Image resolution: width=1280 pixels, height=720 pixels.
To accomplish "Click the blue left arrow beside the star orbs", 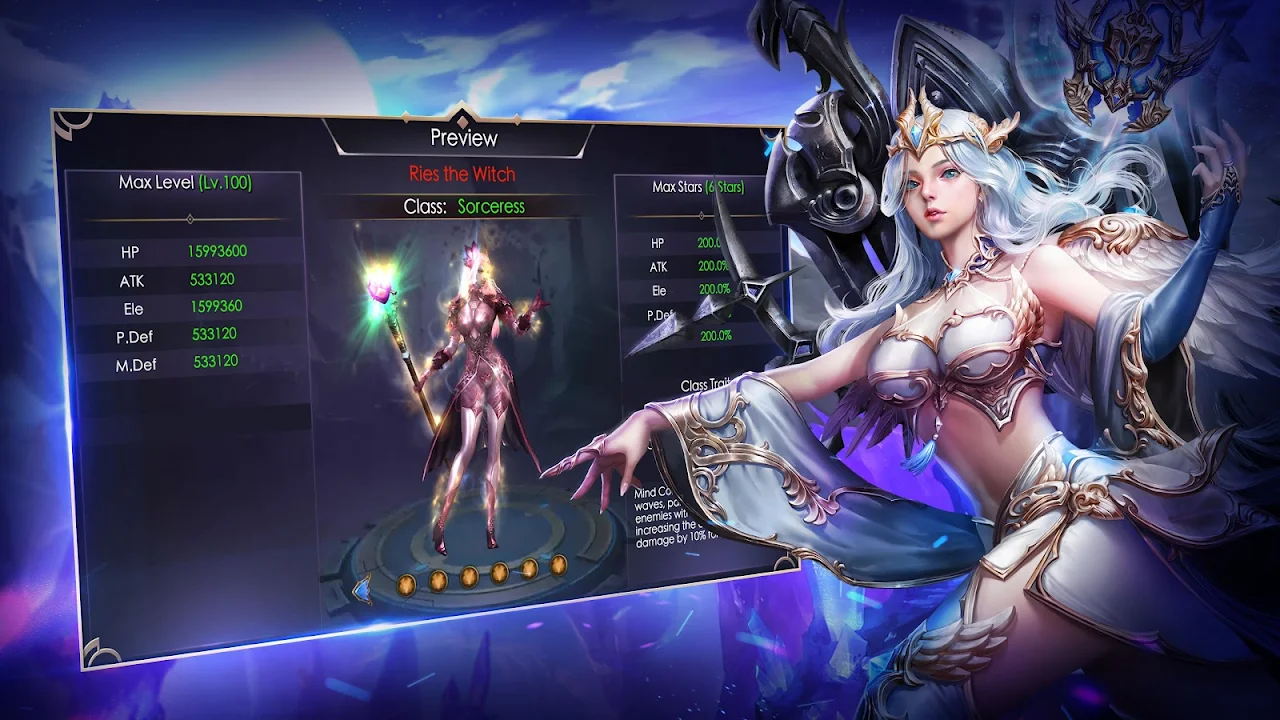I will point(362,589).
